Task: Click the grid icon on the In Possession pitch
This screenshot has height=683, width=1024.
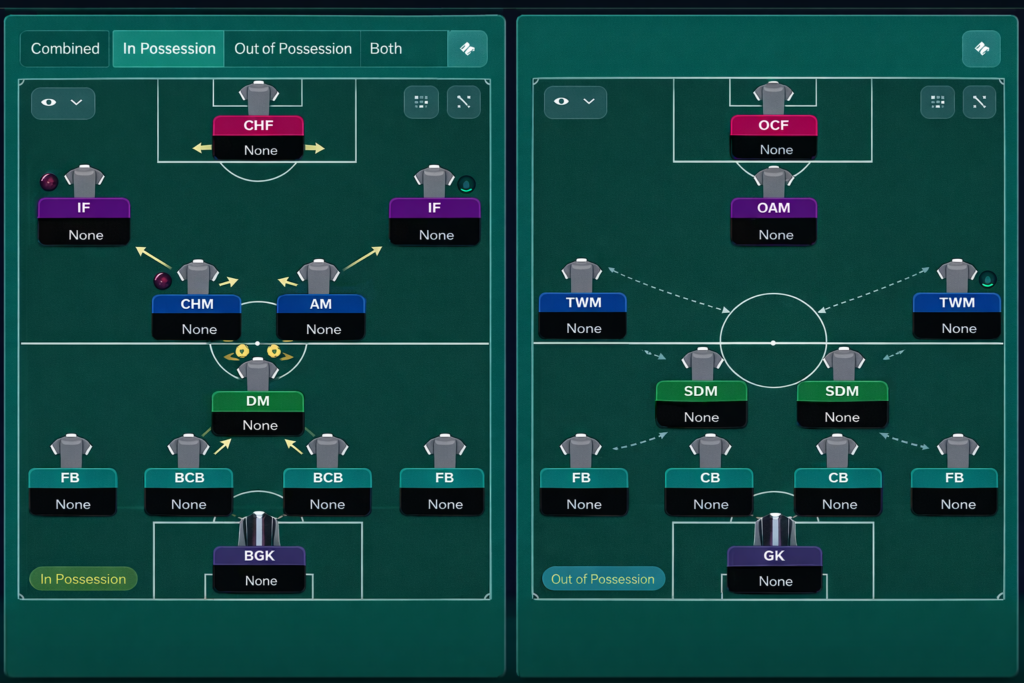Action: (x=421, y=102)
